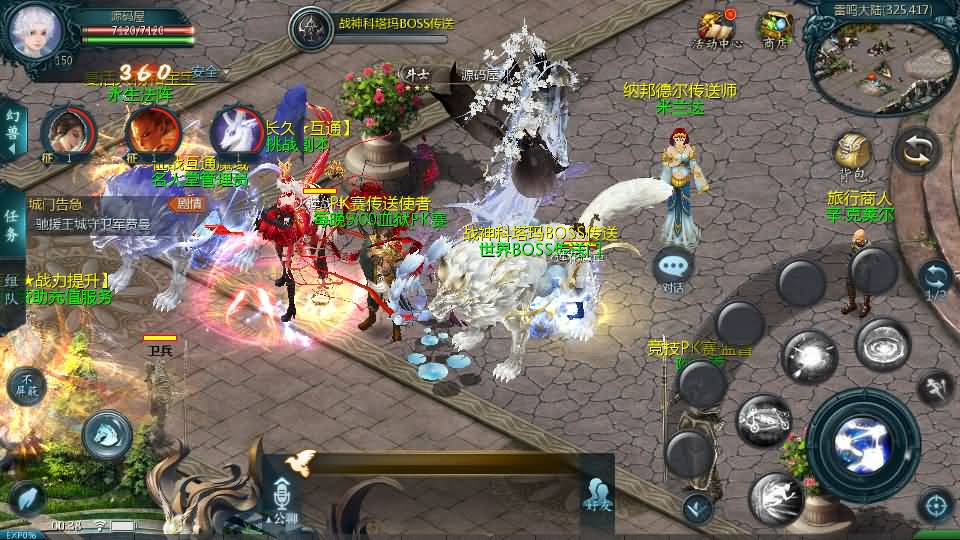Open the 活动中心 activity center
The height and width of the screenshot is (540, 960).
coord(716,28)
